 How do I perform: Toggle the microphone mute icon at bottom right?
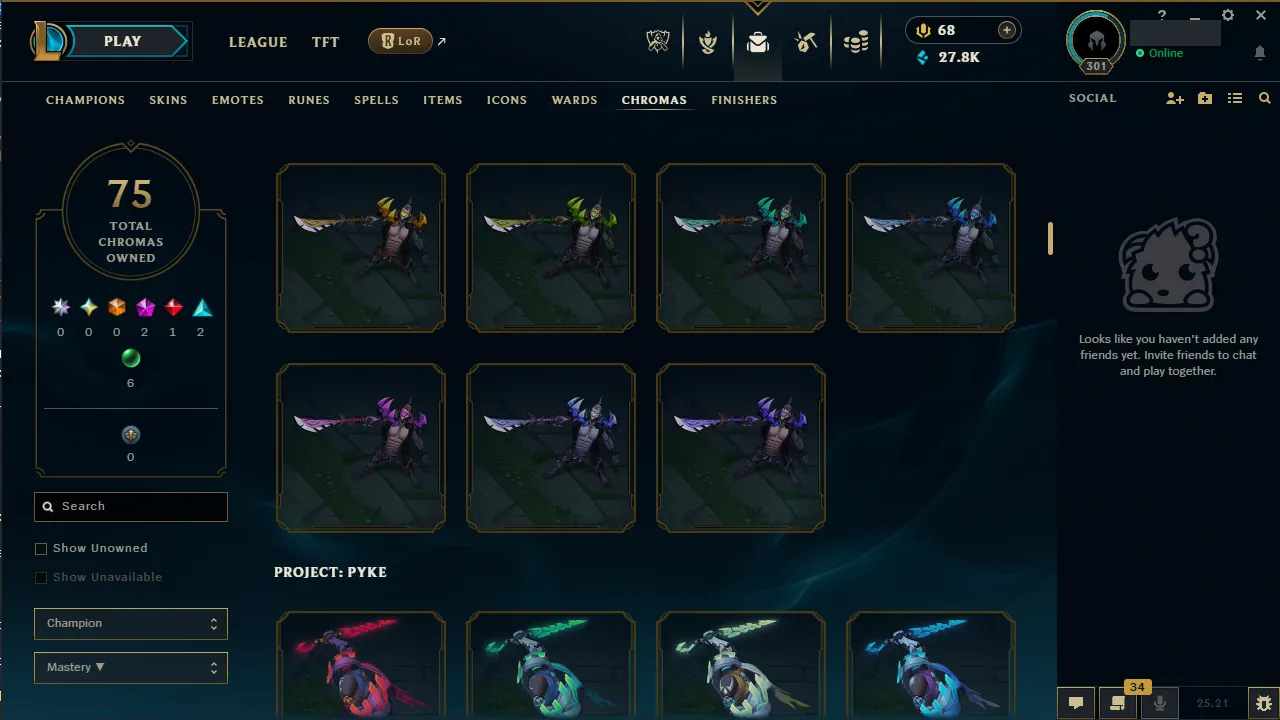[x=1160, y=702]
